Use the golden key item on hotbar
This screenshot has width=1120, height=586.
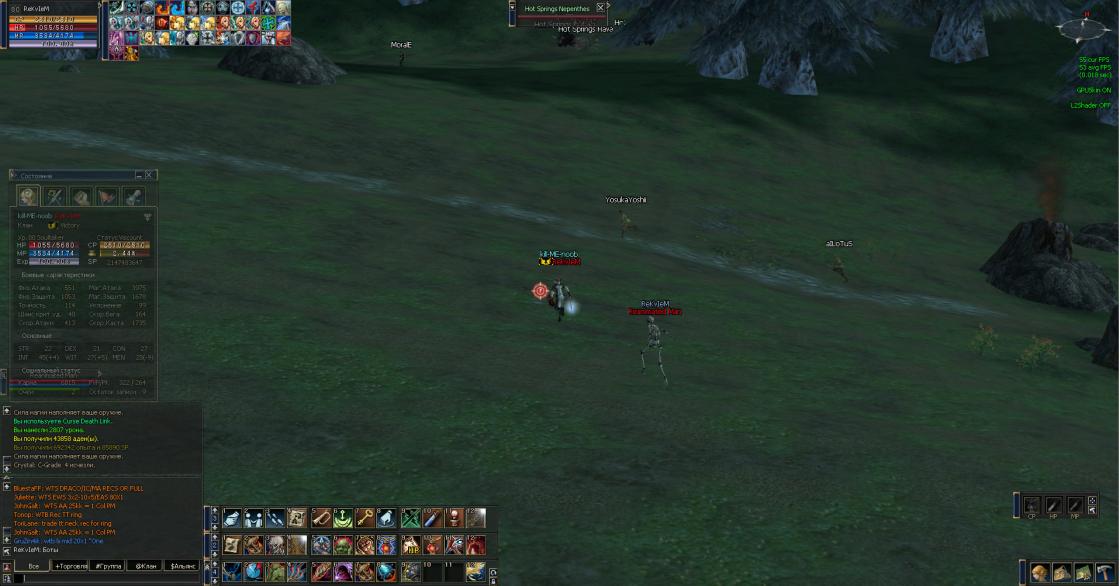click(x=365, y=518)
